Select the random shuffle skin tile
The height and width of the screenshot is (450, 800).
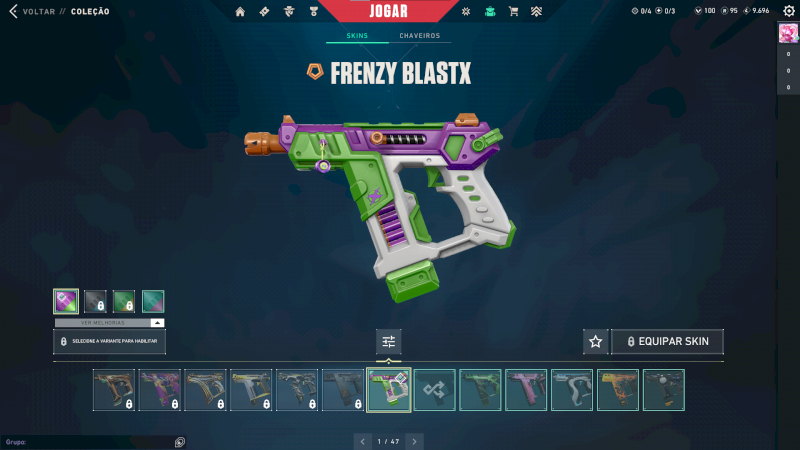pos(435,390)
